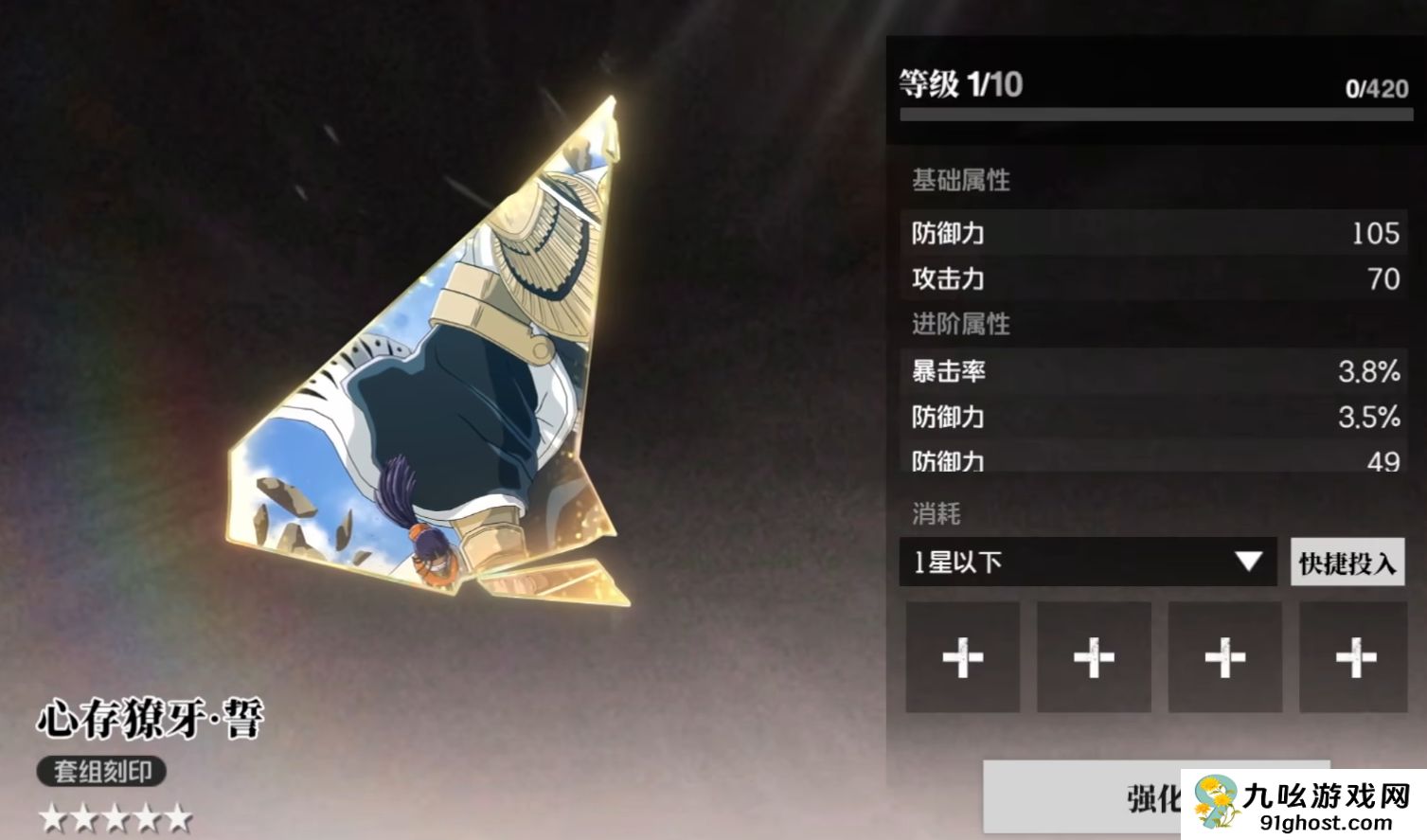Click the first empty + material slot
The width and height of the screenshot is (1427, 840).
(962, 656)
